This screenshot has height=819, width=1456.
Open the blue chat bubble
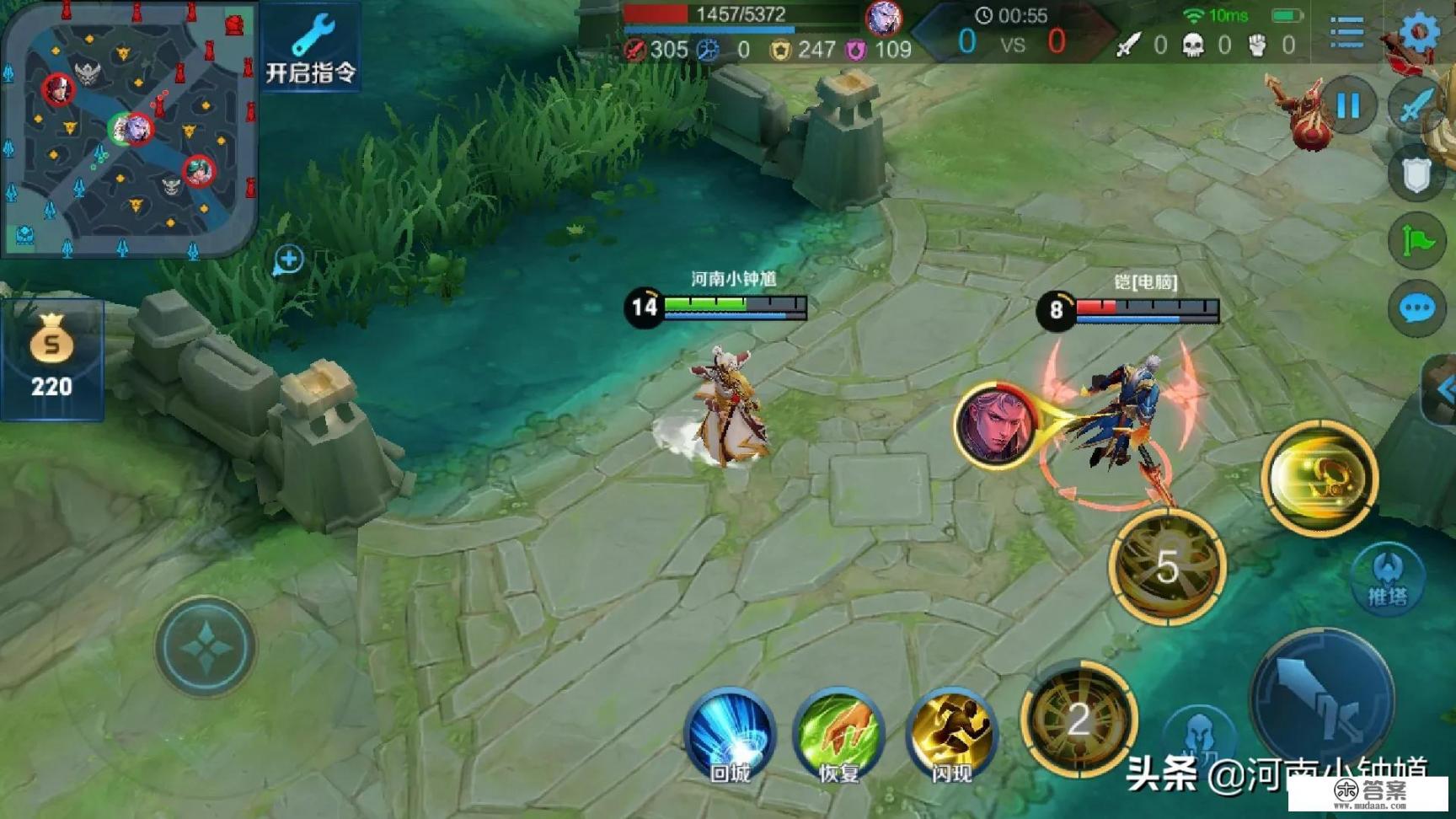click(x=1417, y=309)
